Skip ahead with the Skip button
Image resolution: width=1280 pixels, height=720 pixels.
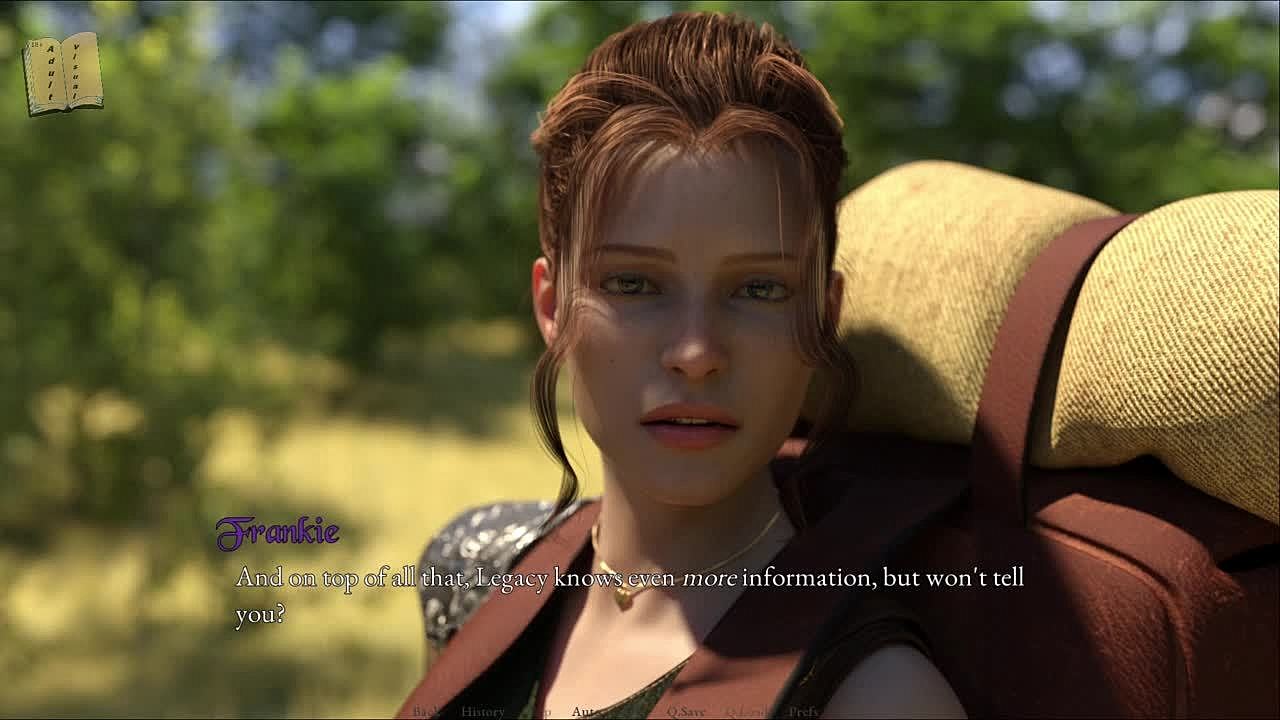541,712
